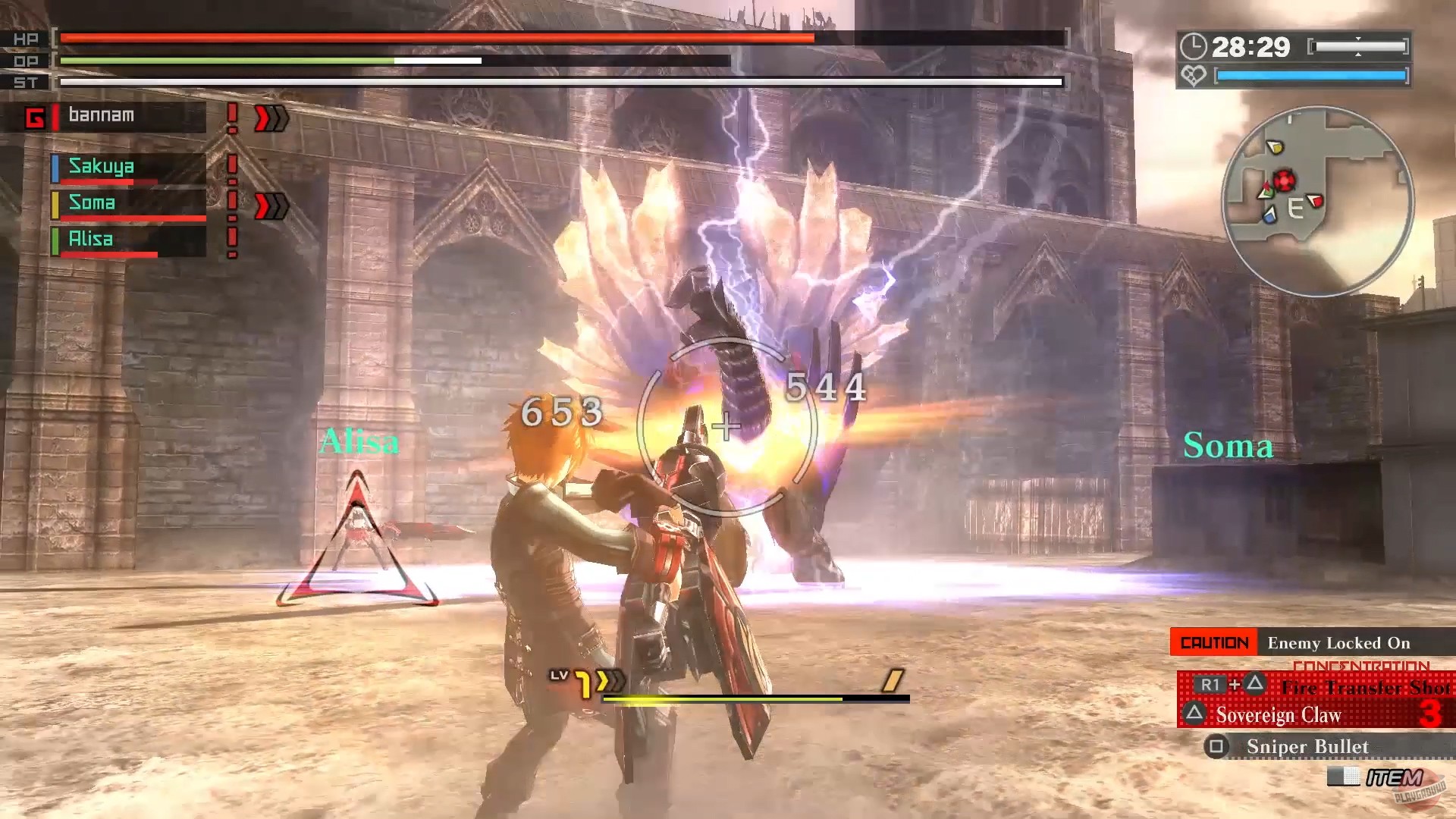Toggle the Link Burst chevrons next to Soma

coord(271,203)
